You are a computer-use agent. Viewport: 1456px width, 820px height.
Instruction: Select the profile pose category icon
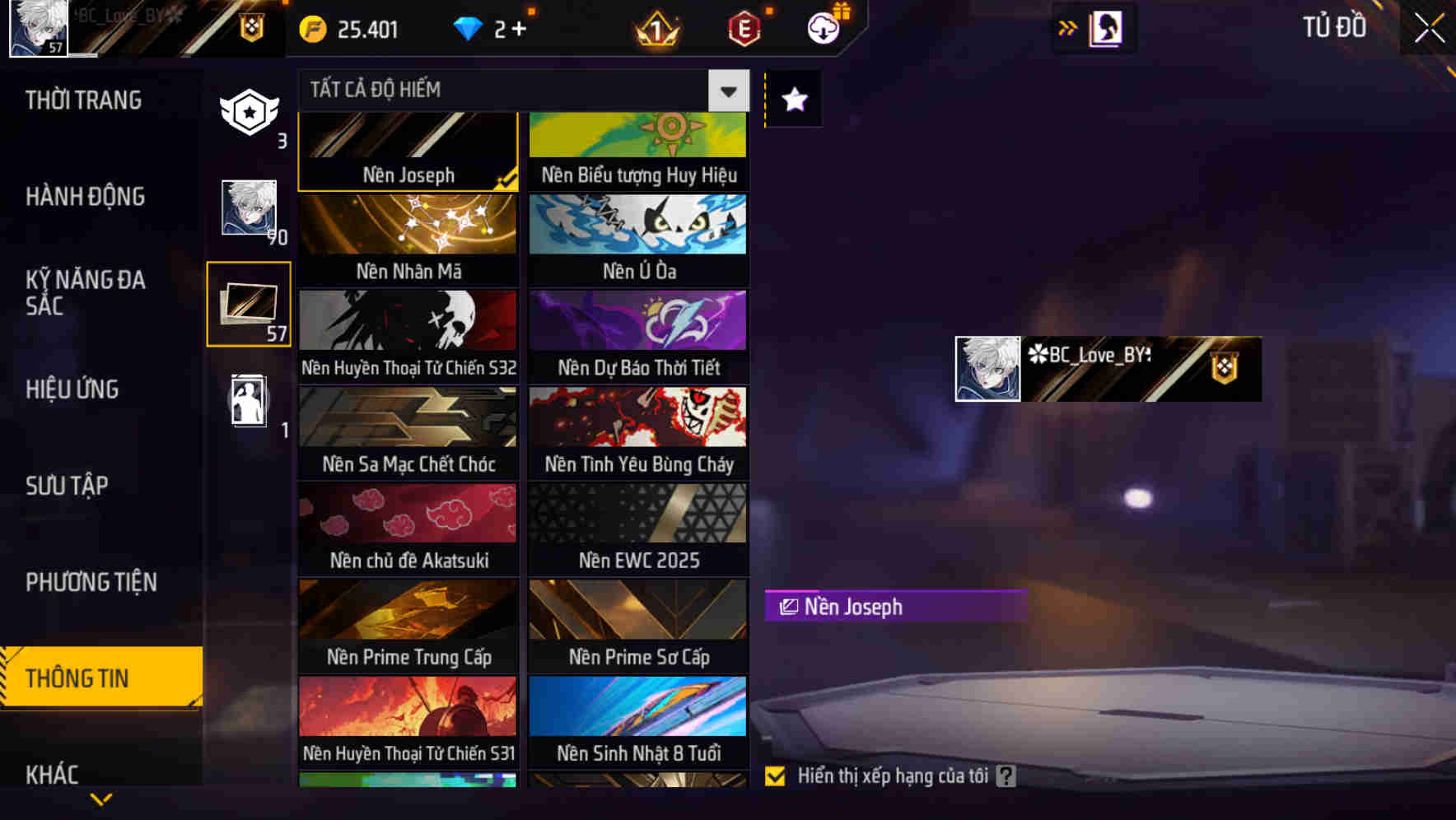click(x=248, y=401)
